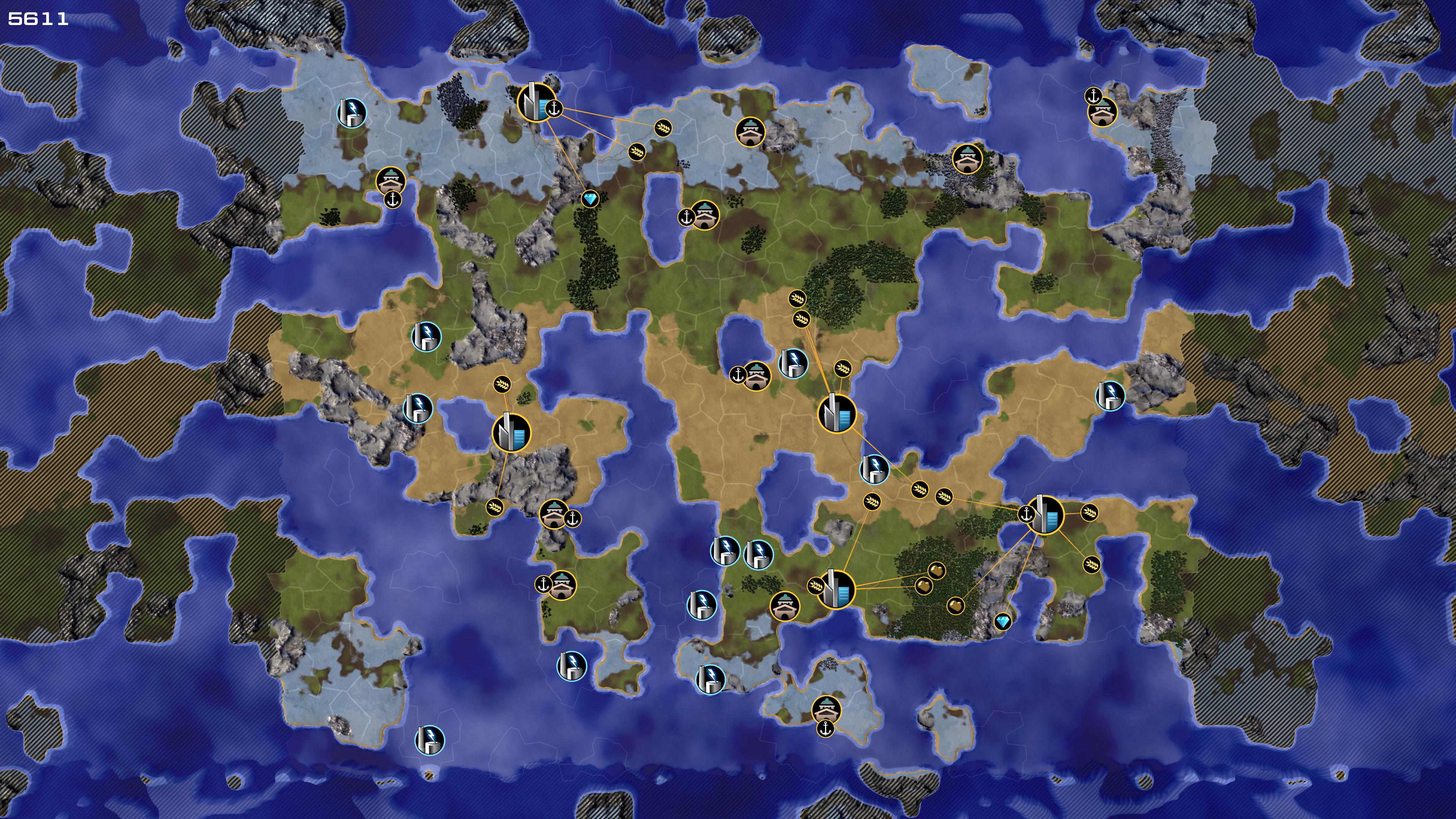Select the village with anchor badge above it

[x=1102, y=113]
